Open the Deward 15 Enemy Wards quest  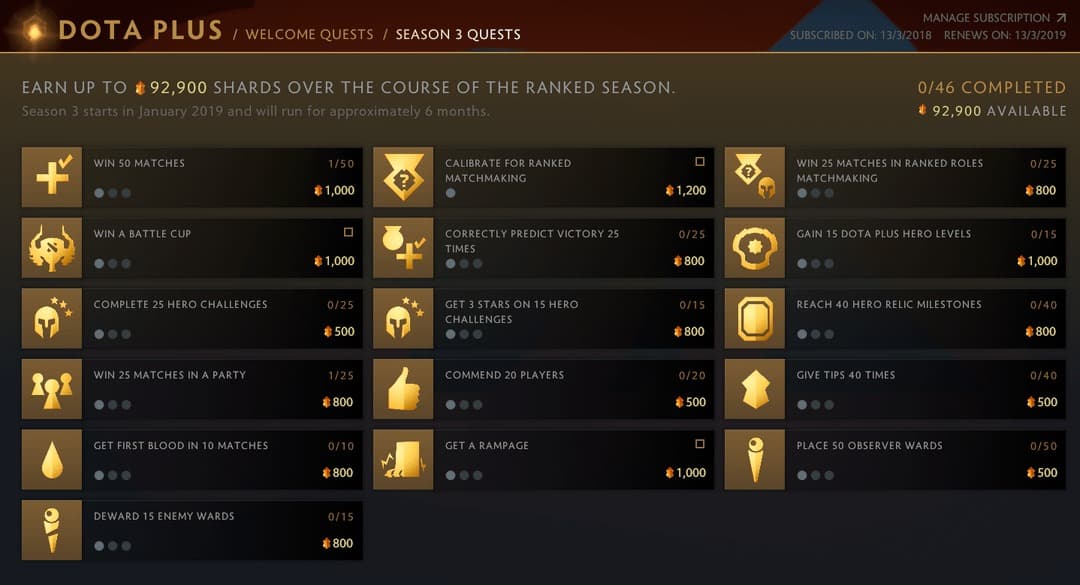[192, 531]
